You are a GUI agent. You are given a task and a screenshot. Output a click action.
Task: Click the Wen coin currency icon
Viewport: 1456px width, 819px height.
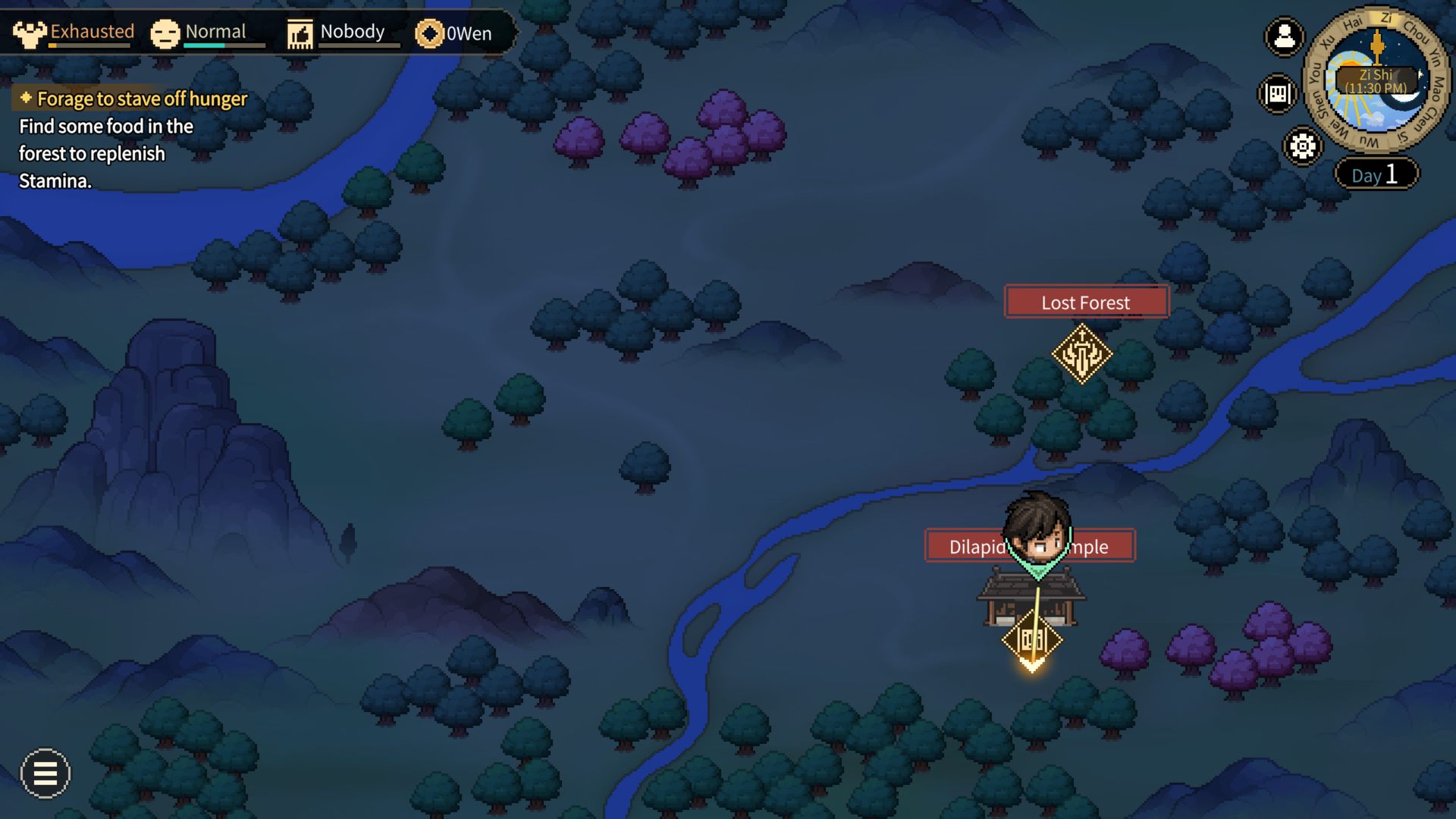[x=429, y=33]
